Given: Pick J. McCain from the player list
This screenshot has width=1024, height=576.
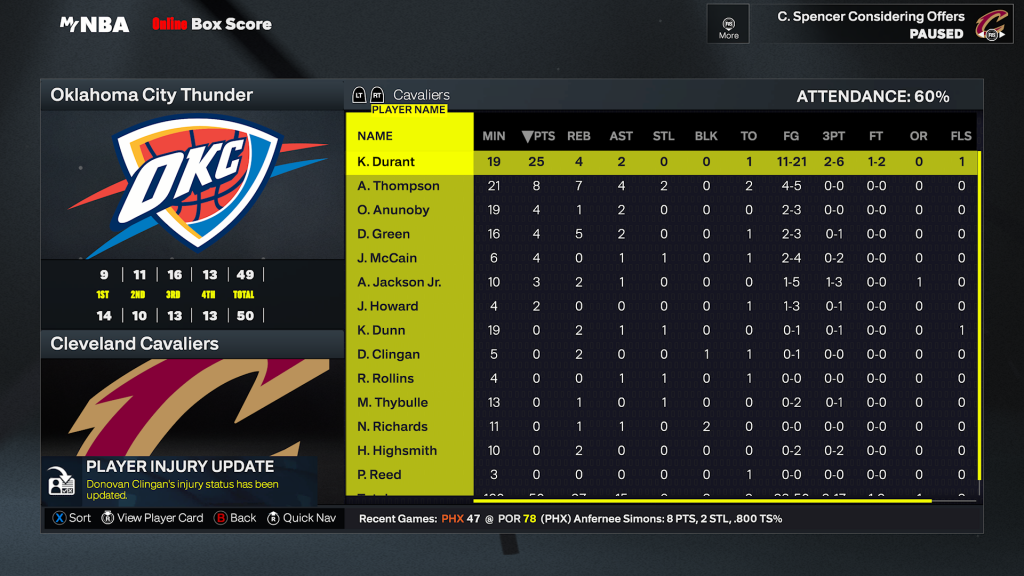Looking at the screenshot, I should coord(388,258).
